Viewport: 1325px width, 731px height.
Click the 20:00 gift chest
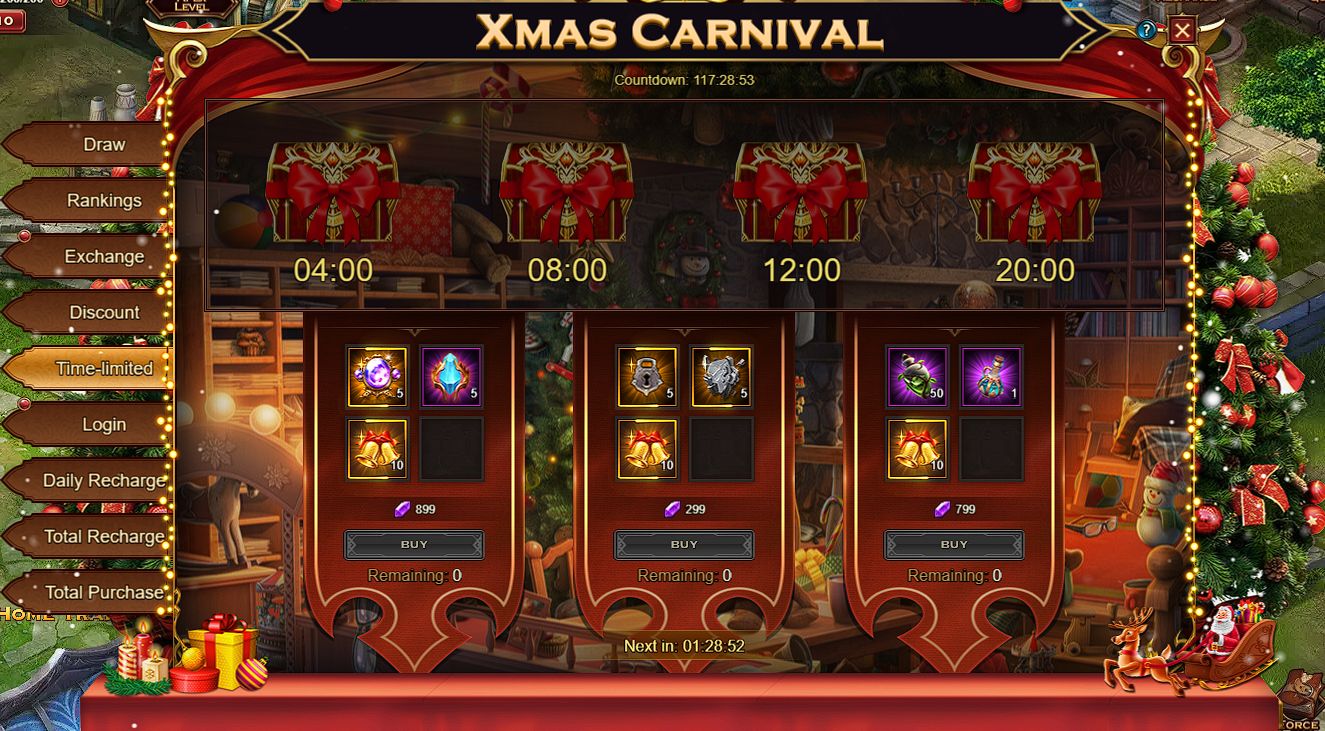coord(1035,192)
